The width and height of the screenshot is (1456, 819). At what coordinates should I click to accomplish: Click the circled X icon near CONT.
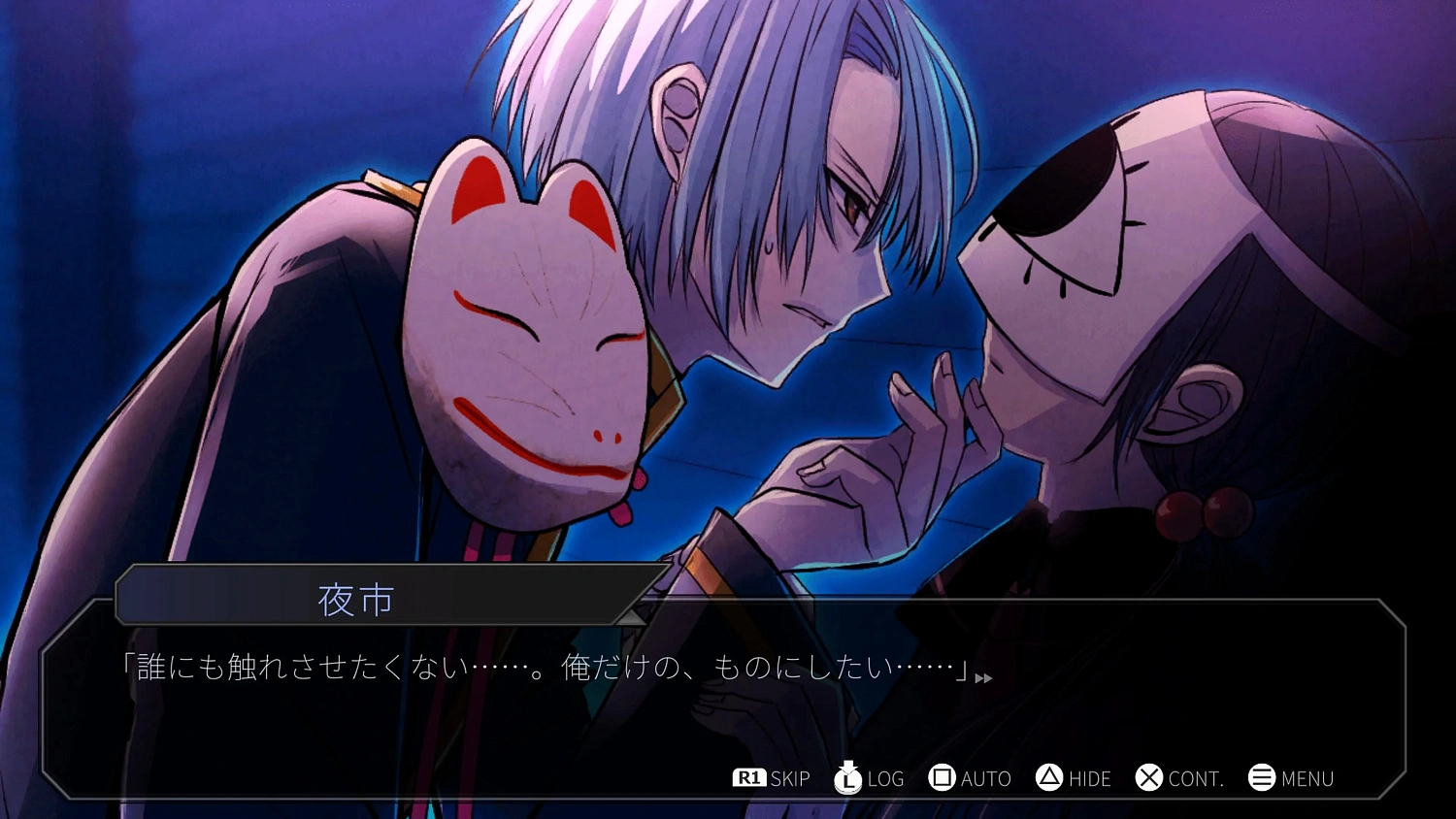tap(1149, 777)
